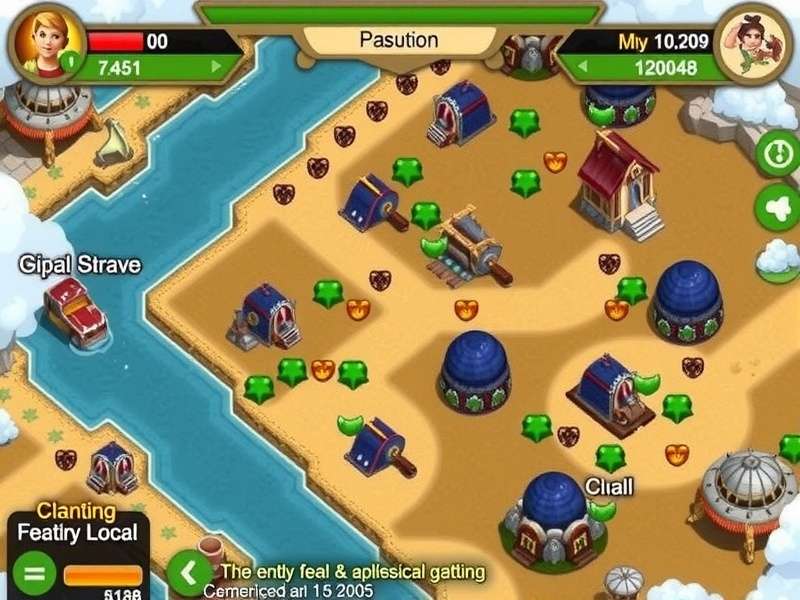The image size is (800, 600).
Task: Select the cloud-on-grass round button
Action: [778, 260]
